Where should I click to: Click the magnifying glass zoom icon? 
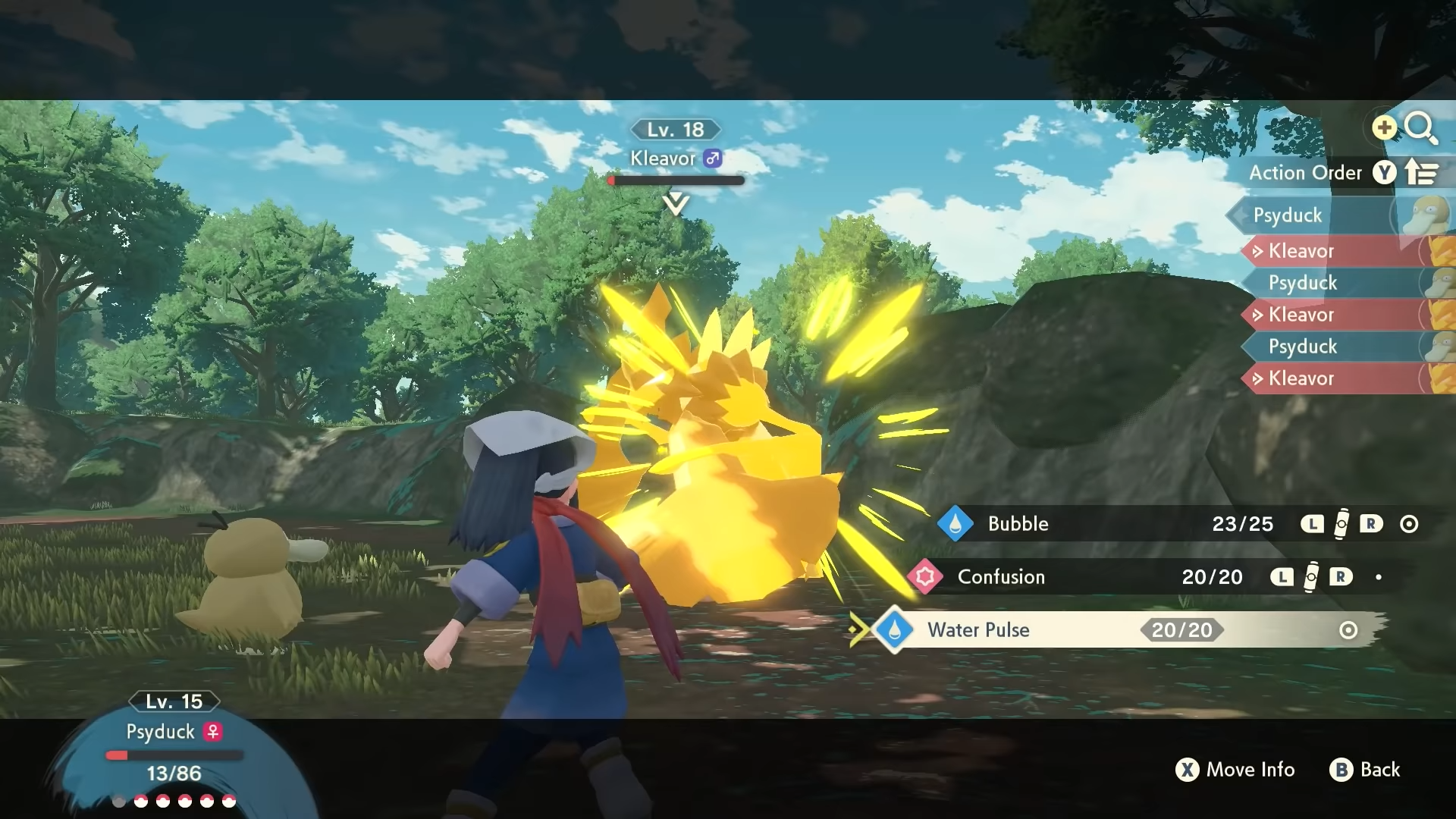pyautogui.click(x=1420, y=128)
